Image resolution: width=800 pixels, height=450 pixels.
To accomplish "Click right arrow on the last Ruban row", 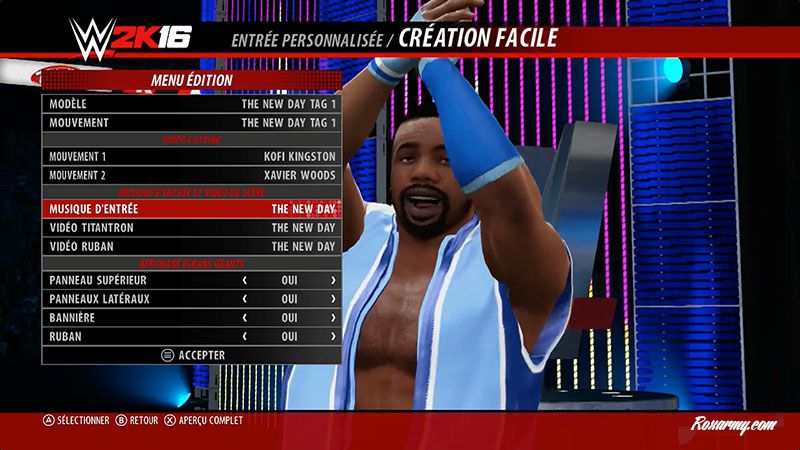I will click(333, 337).
